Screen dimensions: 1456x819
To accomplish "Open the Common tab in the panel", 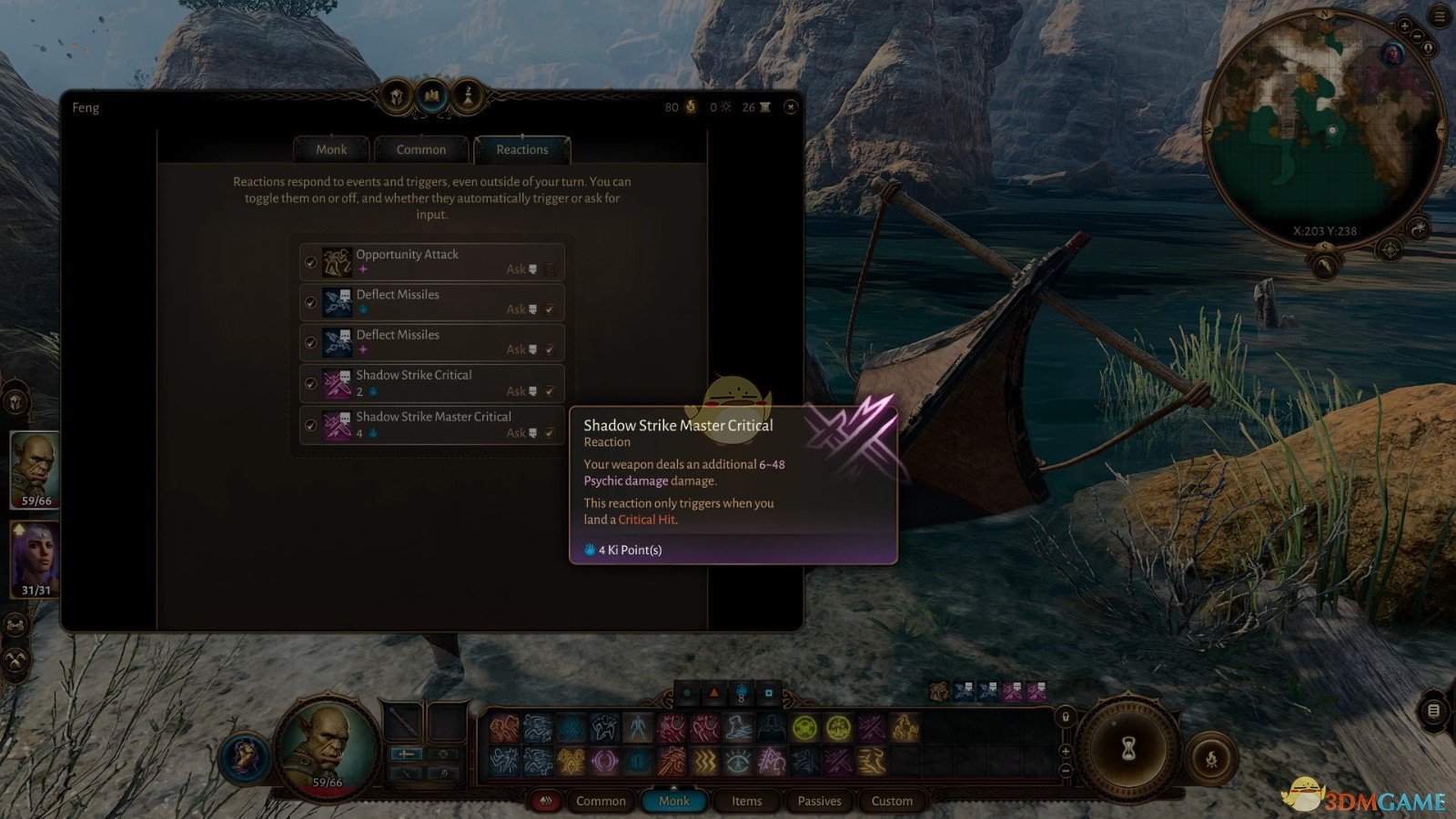I will 421,149.
